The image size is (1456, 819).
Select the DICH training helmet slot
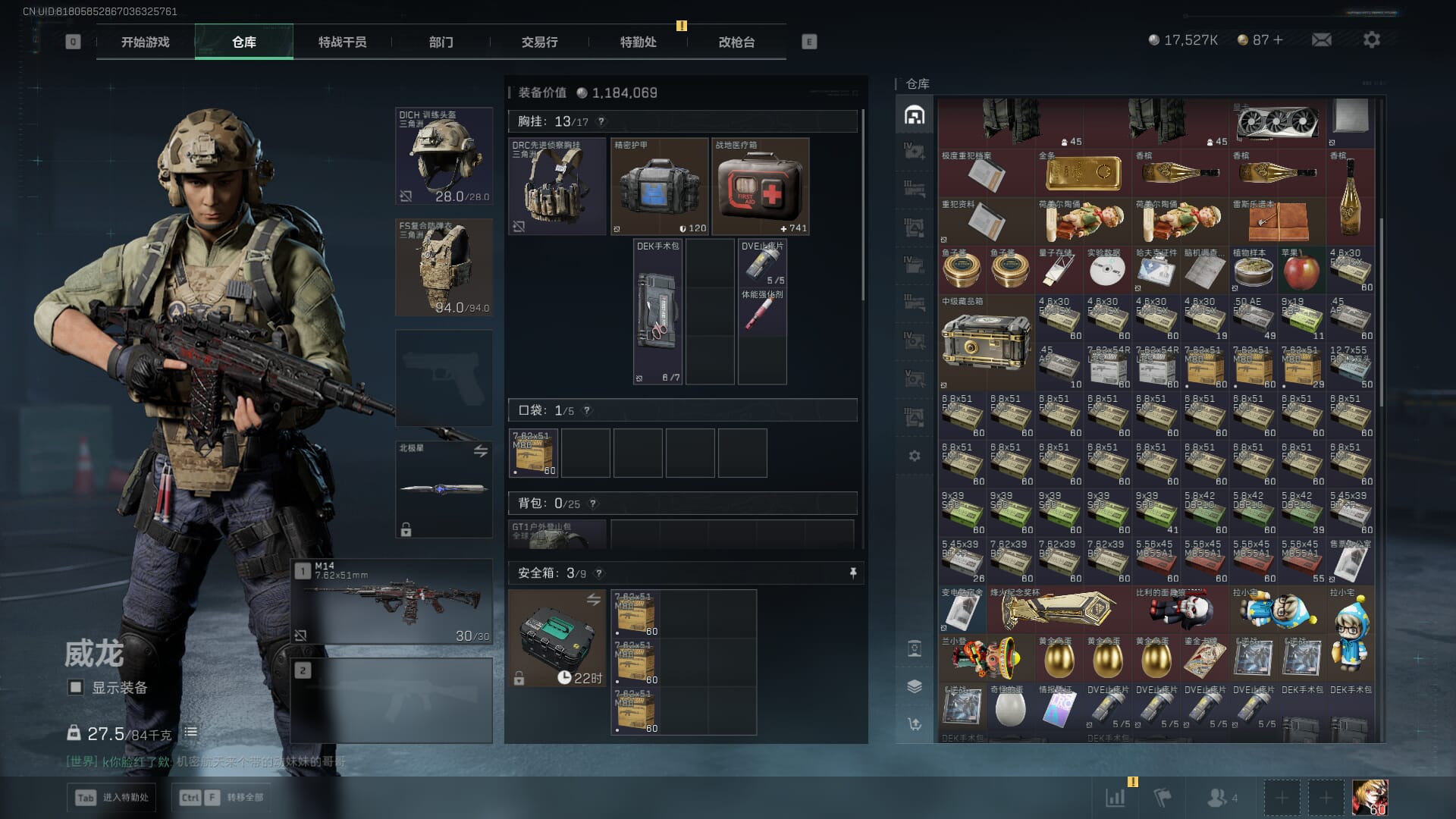[x=444, y=156]
